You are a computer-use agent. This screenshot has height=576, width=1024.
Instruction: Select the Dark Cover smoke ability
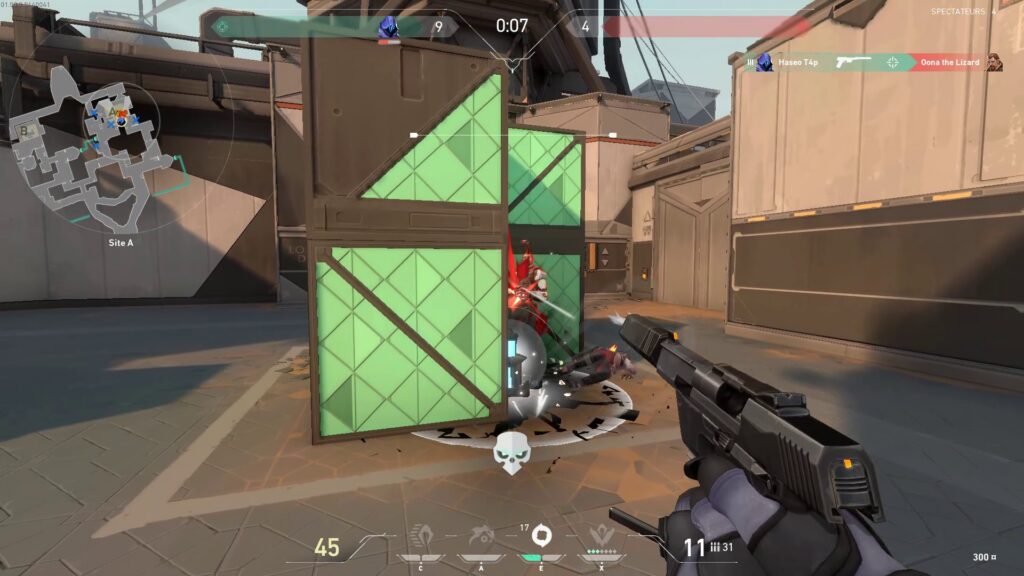[541, 534]
